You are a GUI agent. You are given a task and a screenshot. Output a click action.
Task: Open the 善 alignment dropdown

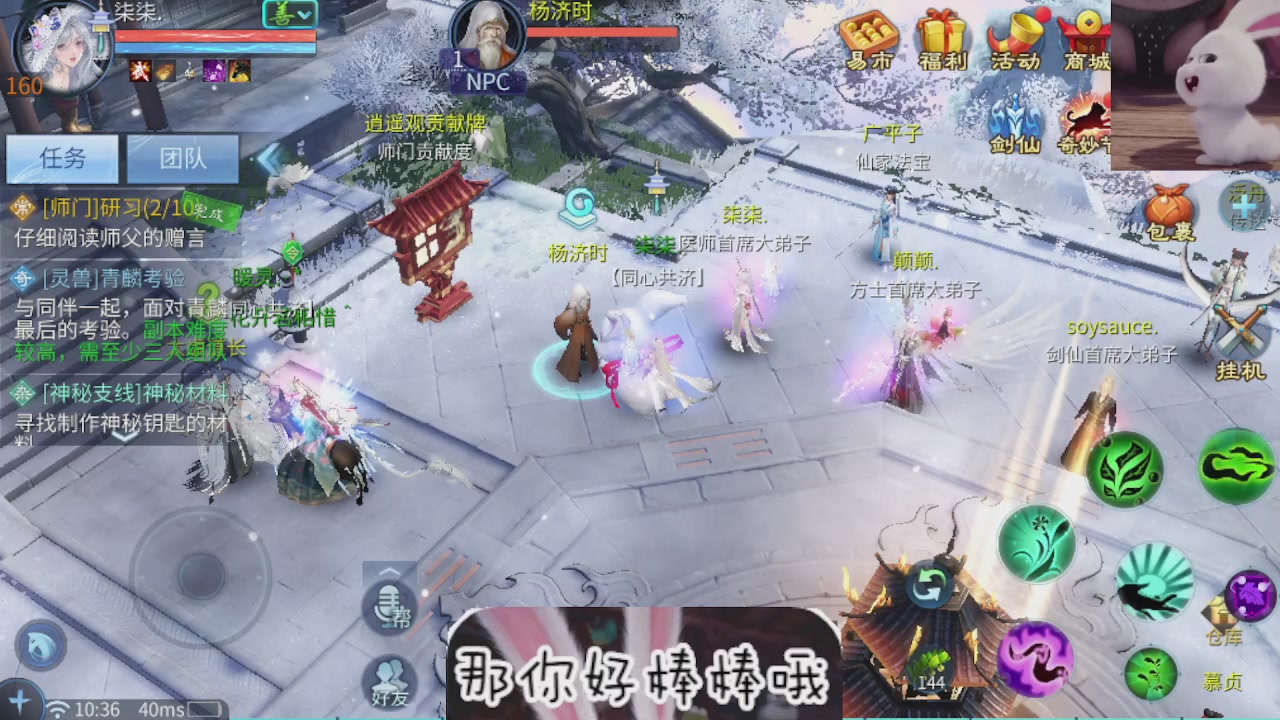288,15
